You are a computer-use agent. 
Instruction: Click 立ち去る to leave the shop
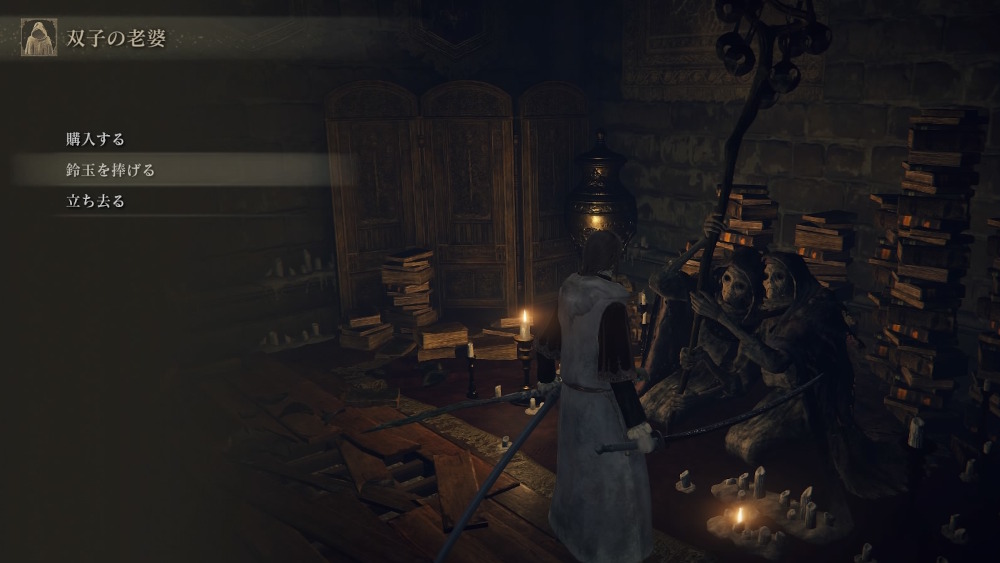pos(95,201)
